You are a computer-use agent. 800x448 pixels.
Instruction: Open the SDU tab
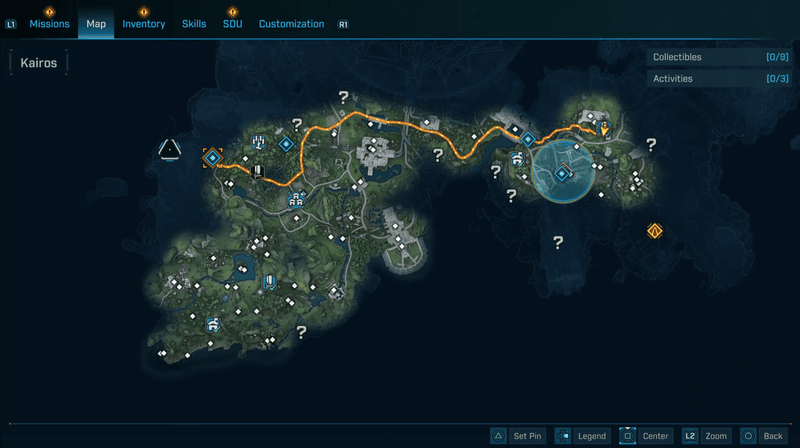point(232,24)
